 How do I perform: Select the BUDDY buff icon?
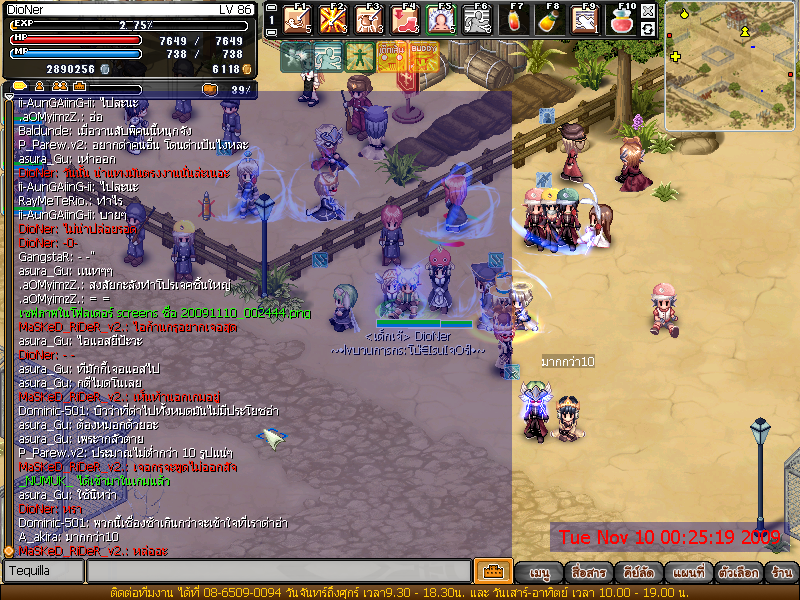pos(424,57)
